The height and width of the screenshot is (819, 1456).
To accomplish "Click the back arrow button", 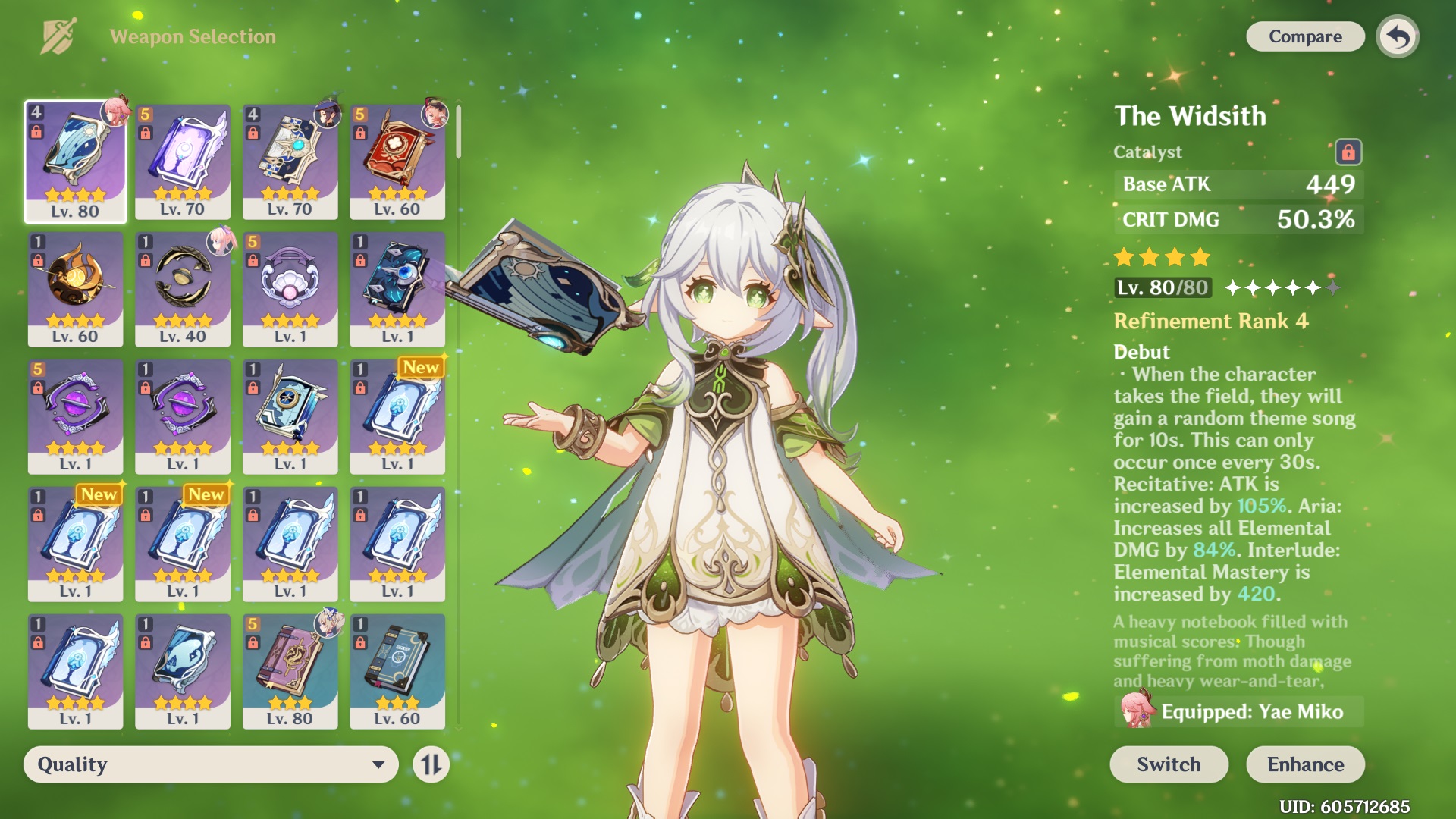I will coord(1398,36).
